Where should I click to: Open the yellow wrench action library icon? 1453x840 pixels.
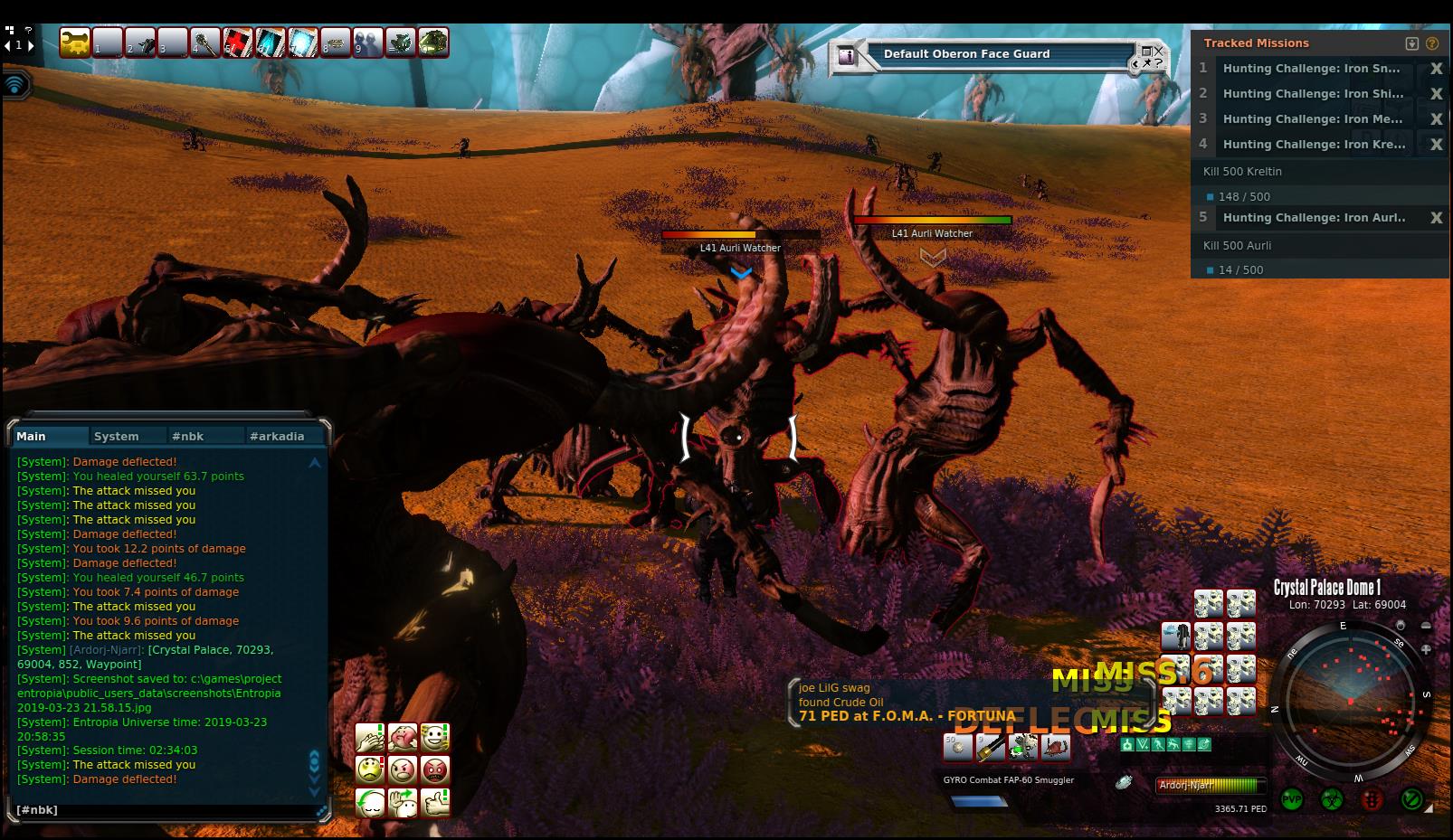pos(75,42)
